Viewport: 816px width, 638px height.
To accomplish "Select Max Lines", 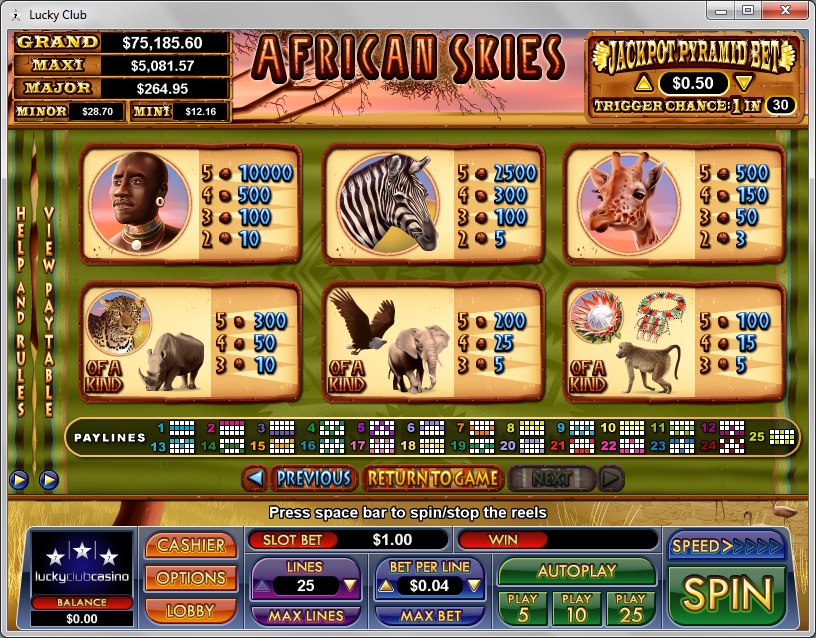I will (306, 616).
